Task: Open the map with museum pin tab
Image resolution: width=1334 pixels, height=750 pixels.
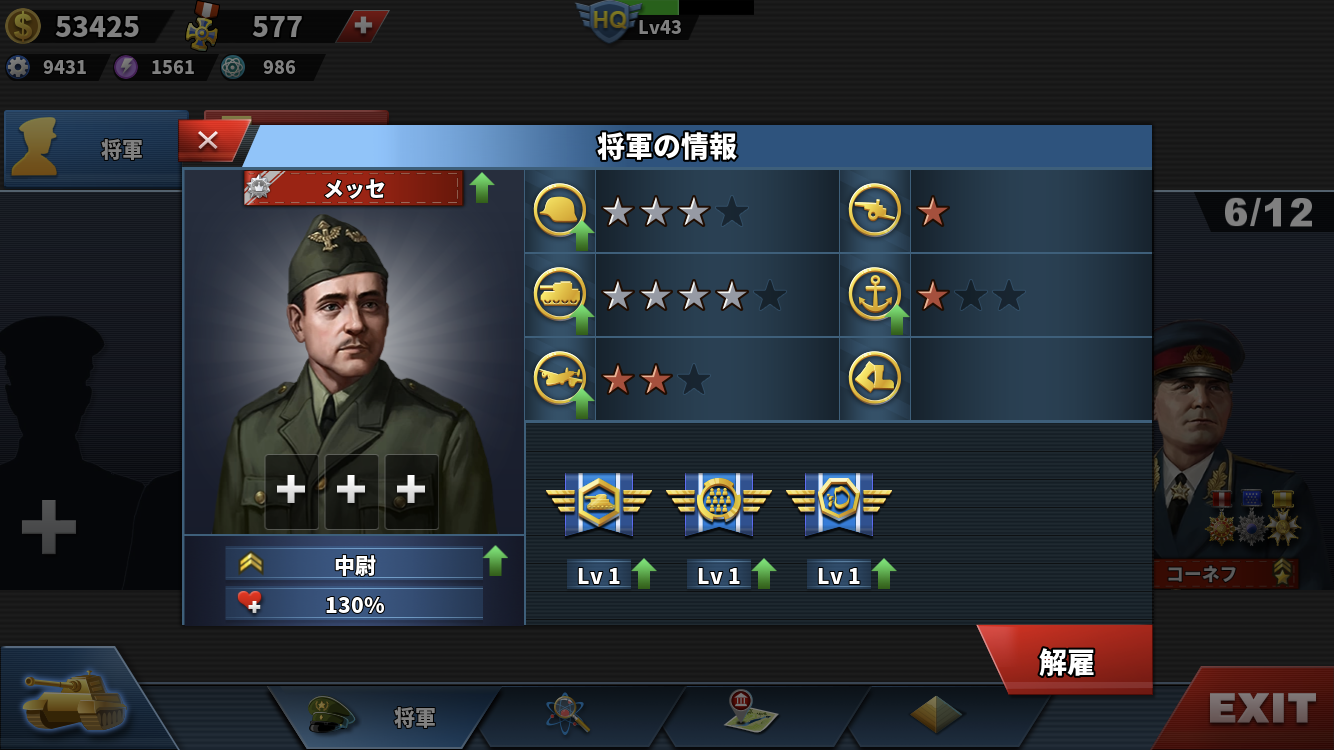Action: pyautogui.click(x=752, y=712)
